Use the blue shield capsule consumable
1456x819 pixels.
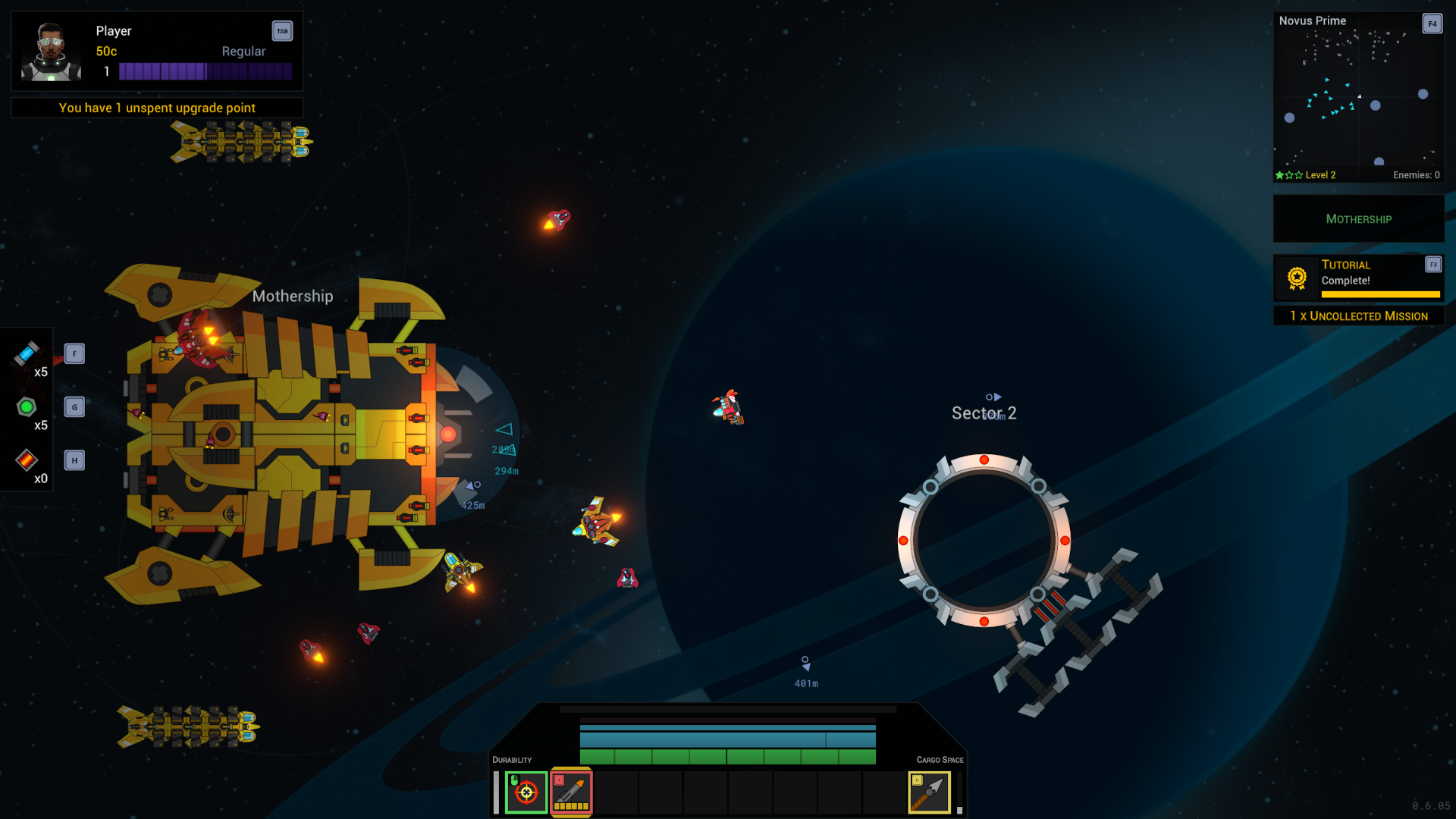click(x=27, y=353)
